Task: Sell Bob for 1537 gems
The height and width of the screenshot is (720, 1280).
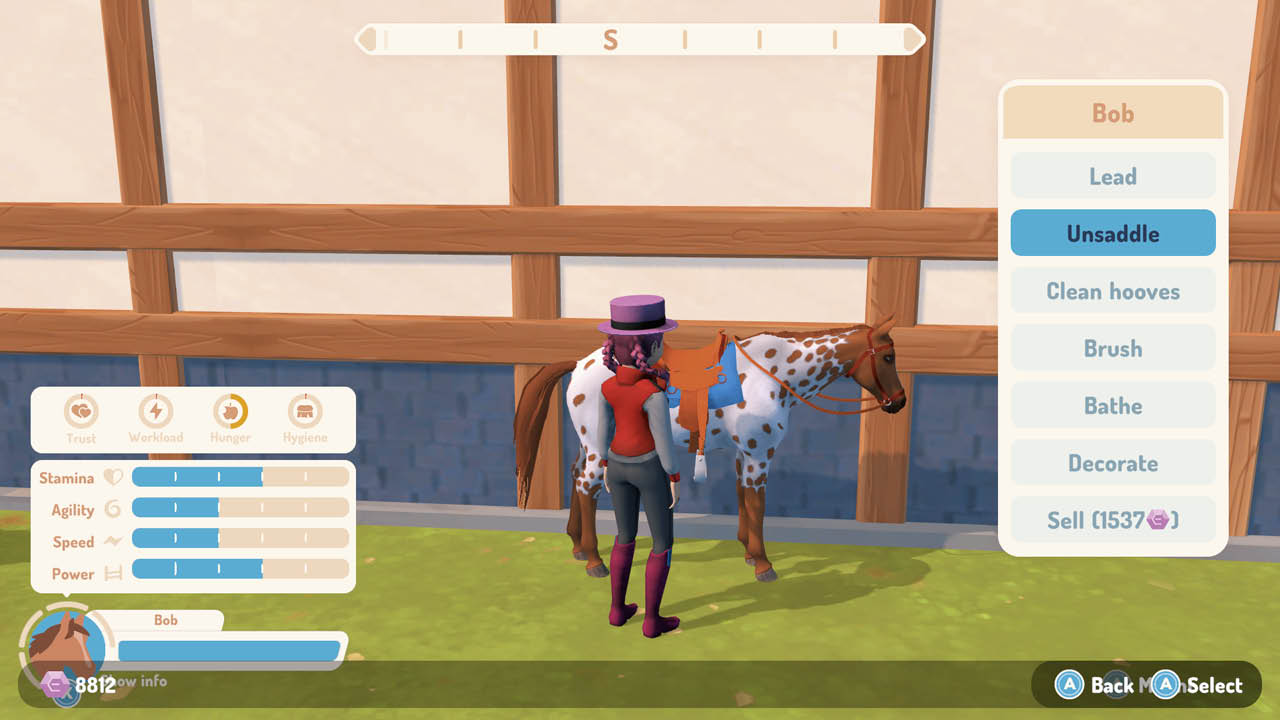Action: click(1113, 519)
